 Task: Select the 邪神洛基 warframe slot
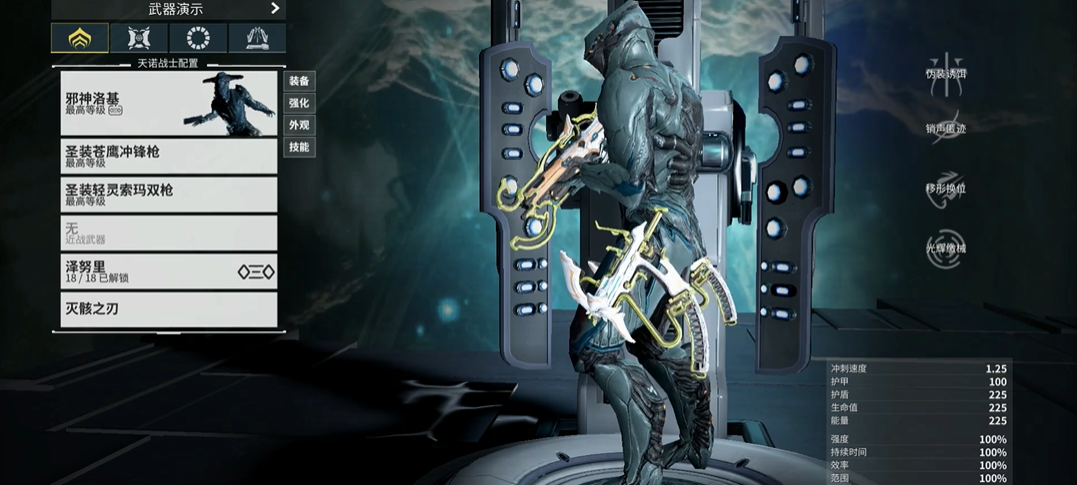168,104
